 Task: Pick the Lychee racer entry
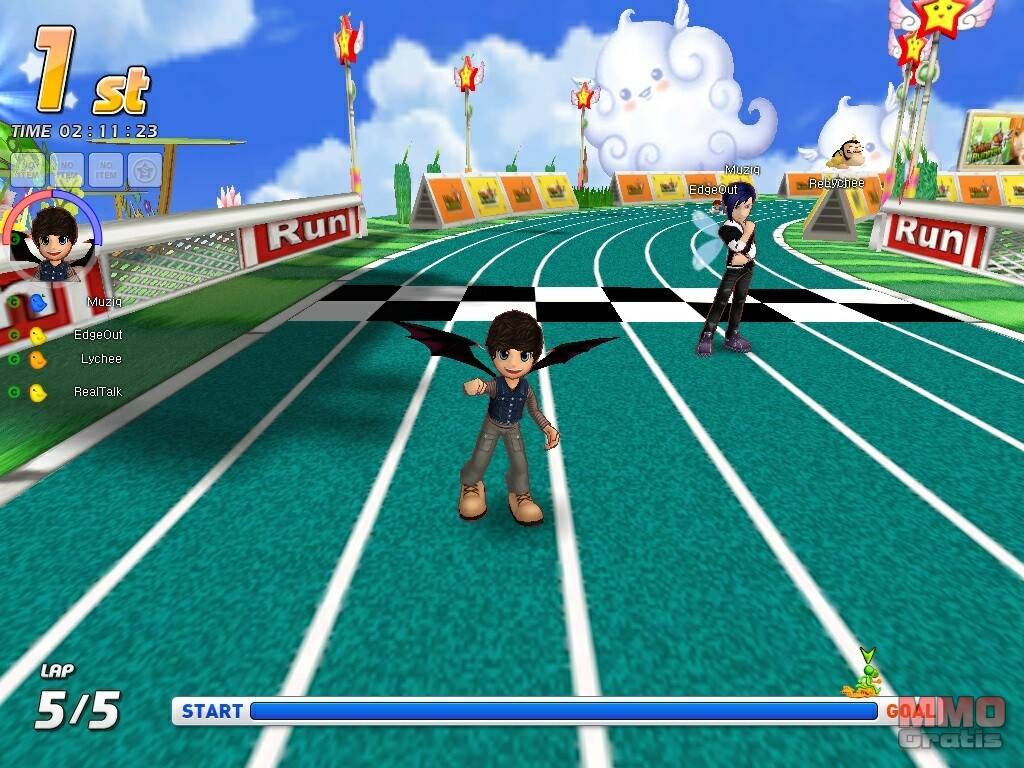click(x=101, y=359)
